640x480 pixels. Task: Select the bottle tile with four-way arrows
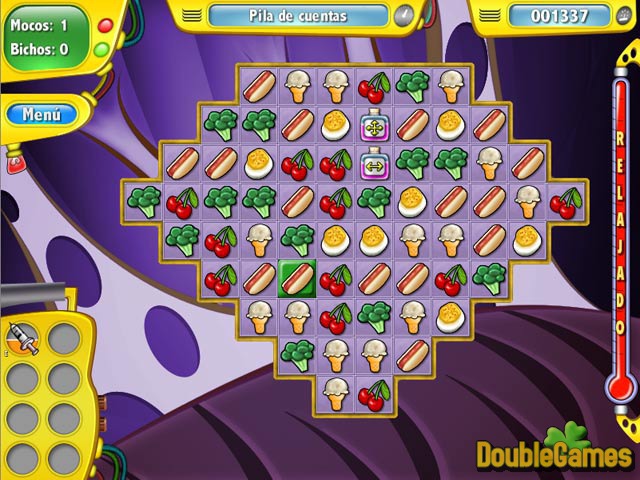[374, 125]
